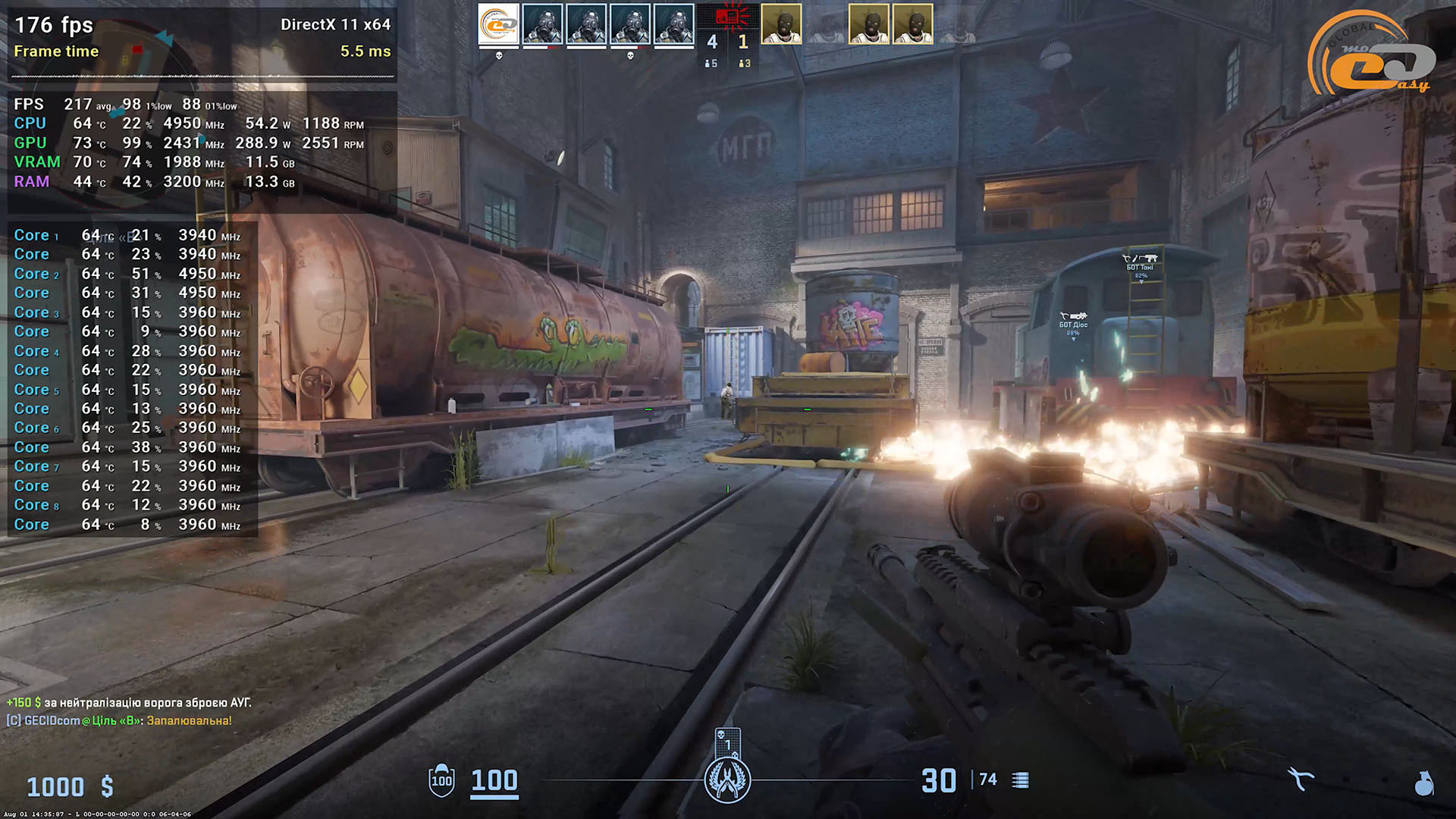Screen dimensions: 1456x819
Task: Click the red bomb planted indicator
Action: (728, 16)
